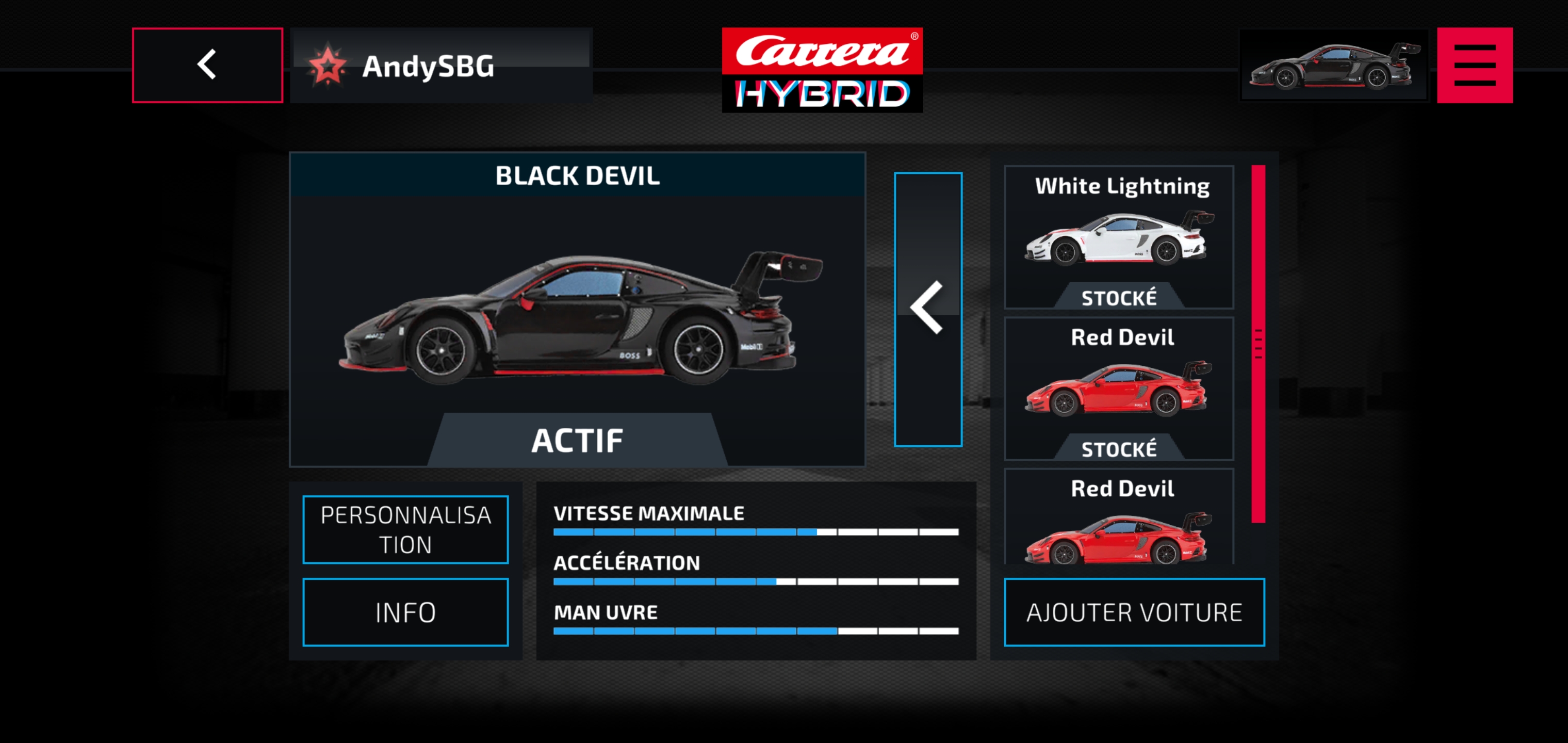Open the red hamburger menu

click(x=1474, y=65)
